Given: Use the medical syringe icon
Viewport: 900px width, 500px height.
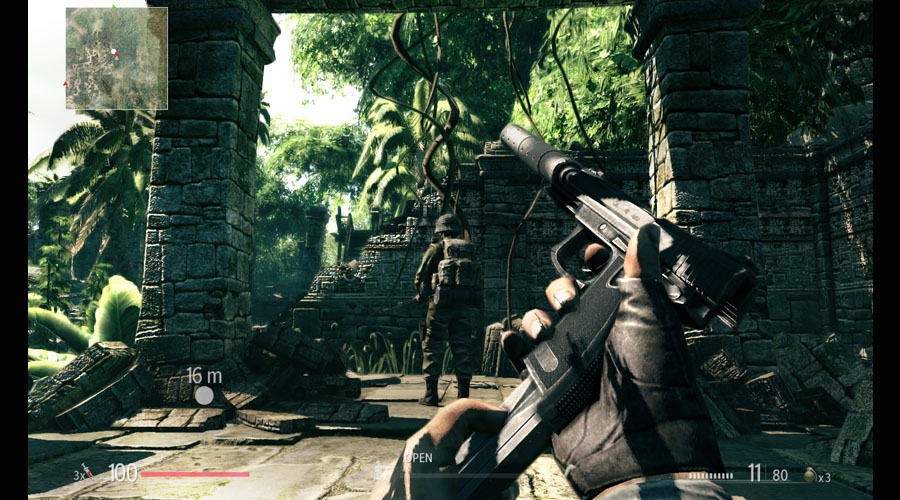Looking at the screenshot, I should tap(87, 473).
